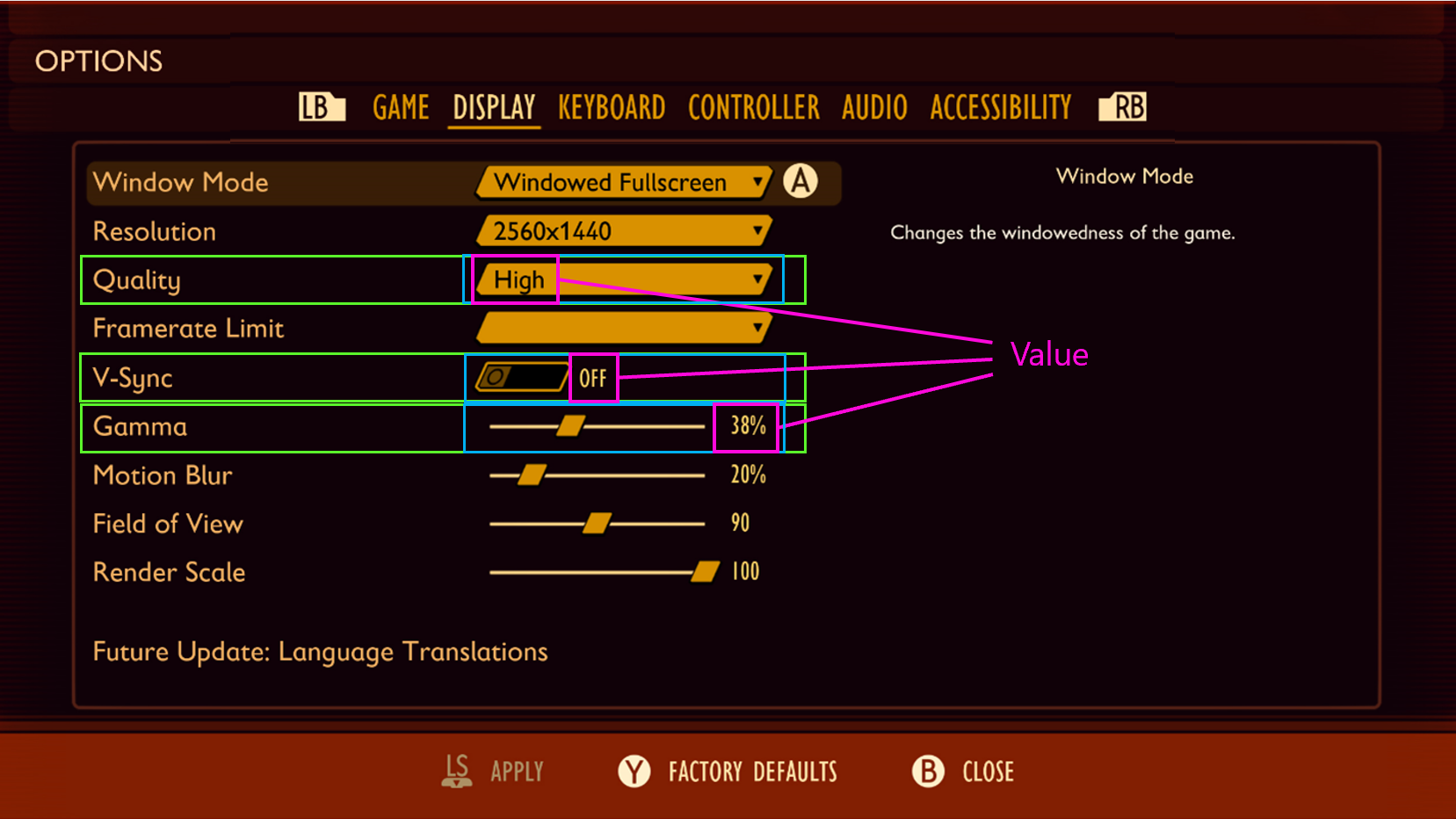1456x819 pixels.
Task: Click the Y button icon near Factory Defaults
Action: [x=633, y=772]
